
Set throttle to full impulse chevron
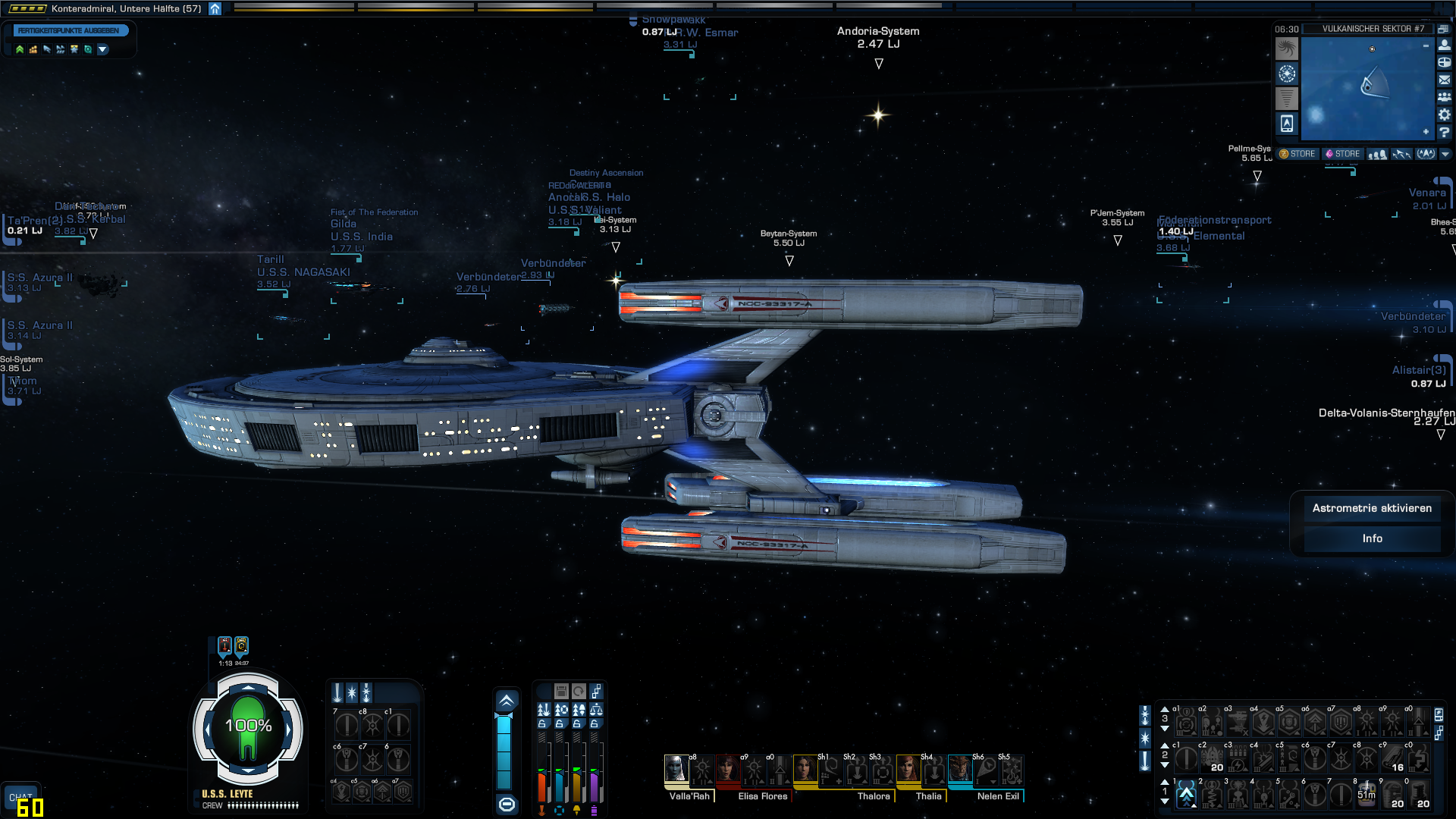[507, 701]
